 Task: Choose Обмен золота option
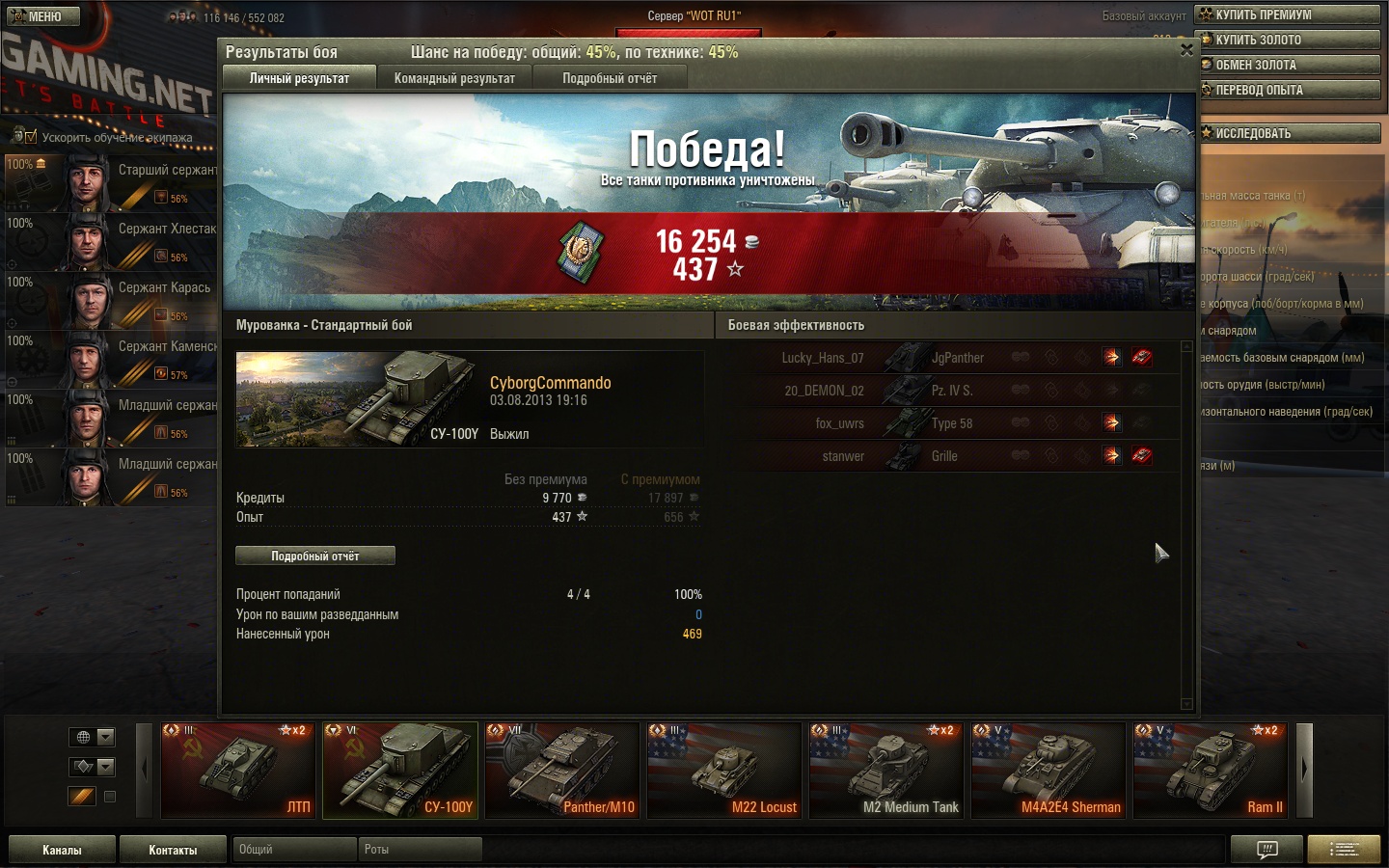(1289, 65)
